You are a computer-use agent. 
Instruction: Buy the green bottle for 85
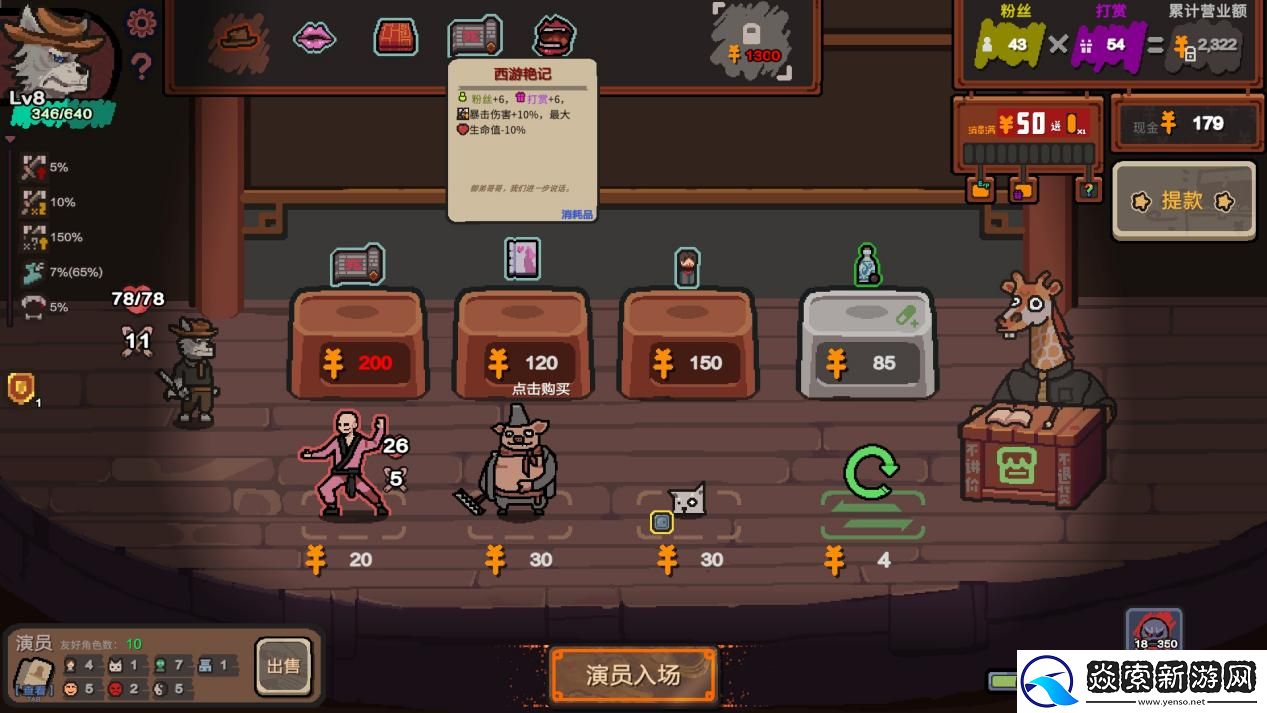(x=867, y=345)
